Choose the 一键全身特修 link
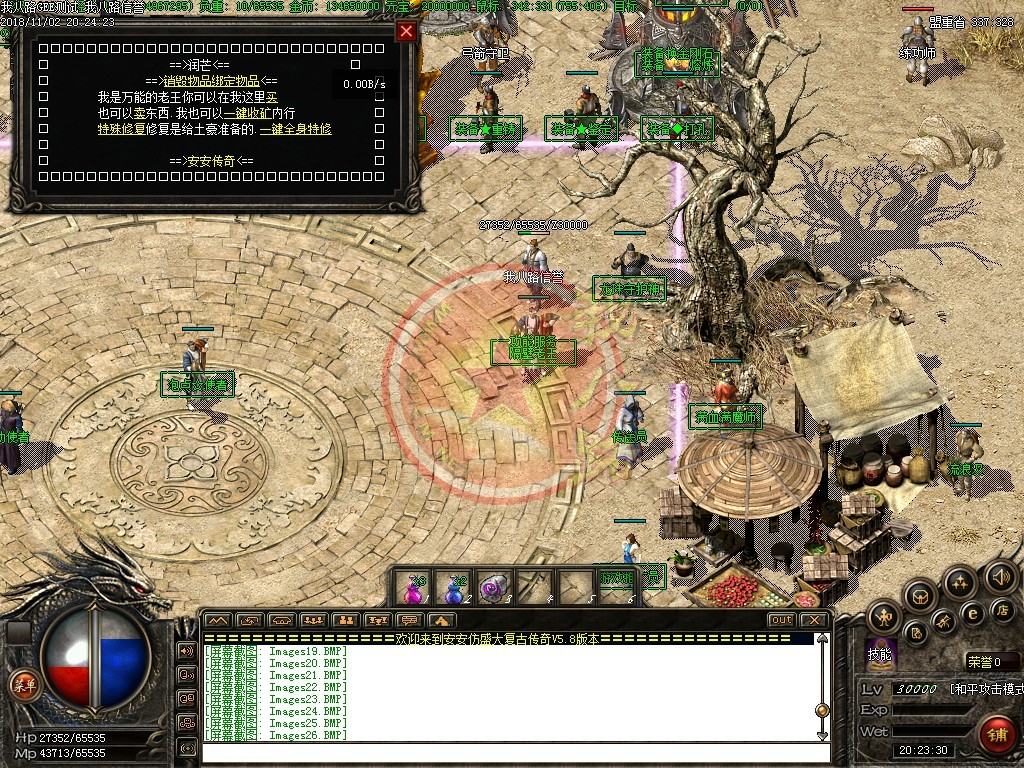The width and height of the screenshot is (1024, 768). (x=296, y=129)
